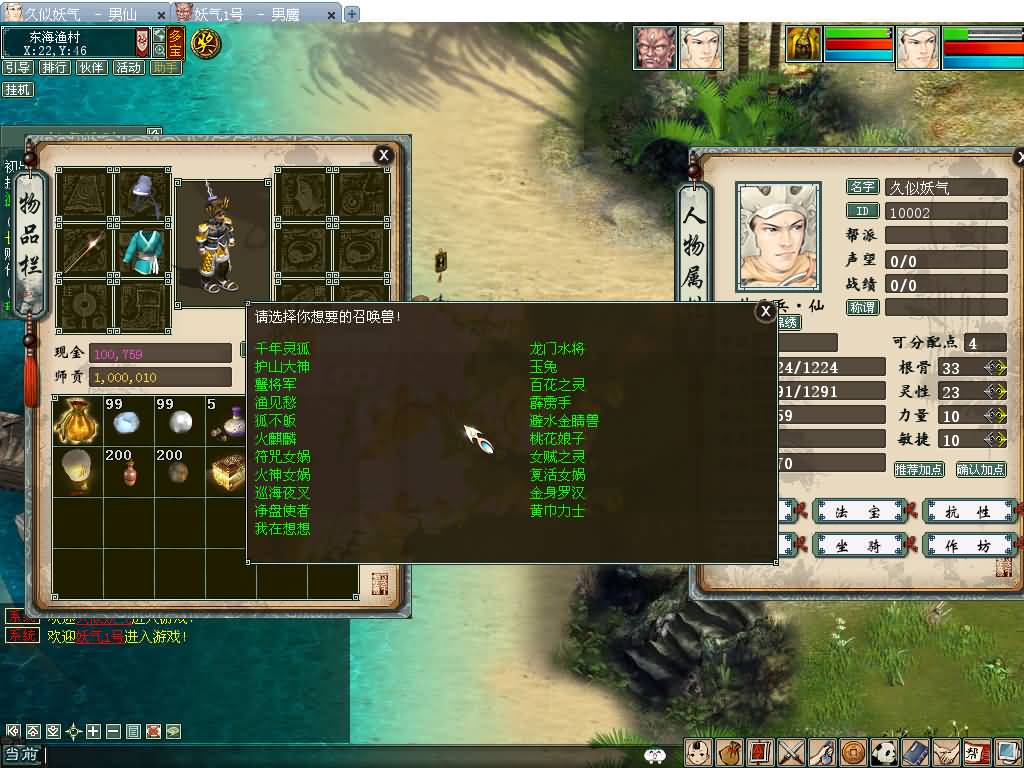The image size is (1024, 768).
Task: Choose 千年灵狐 as your summon
Action: coord(283,349)
